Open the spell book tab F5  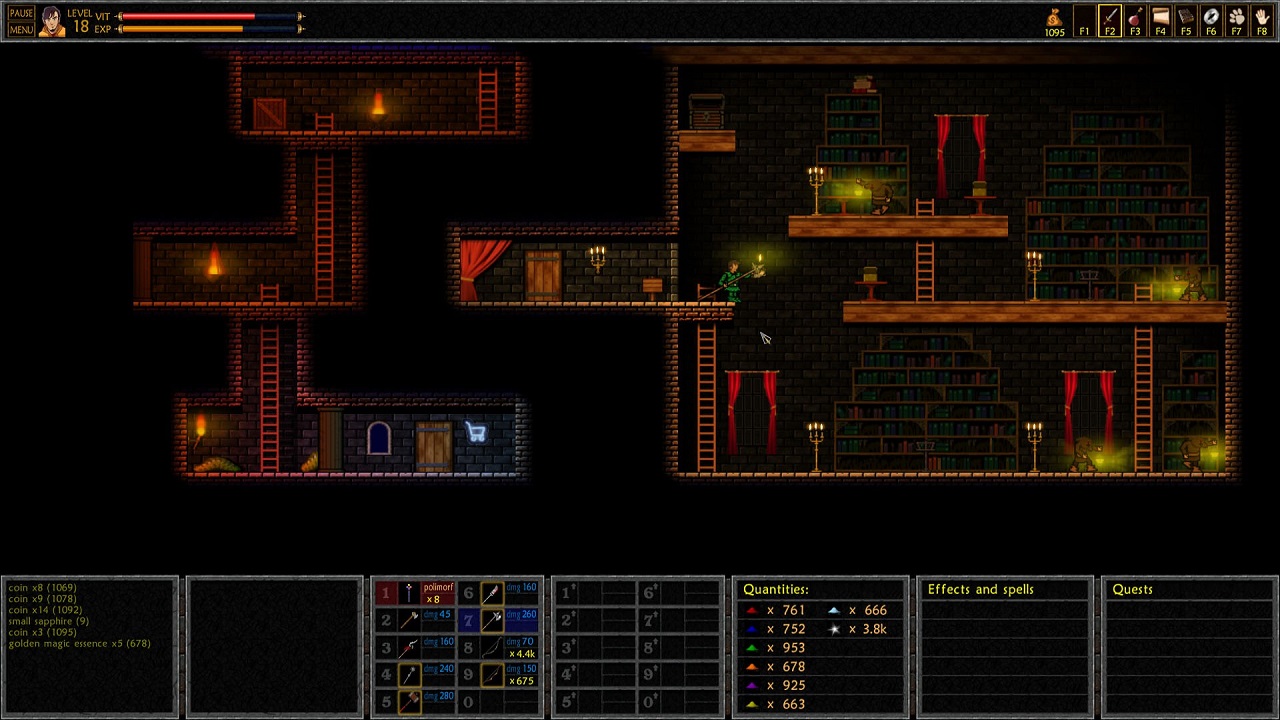point(1185,21)
